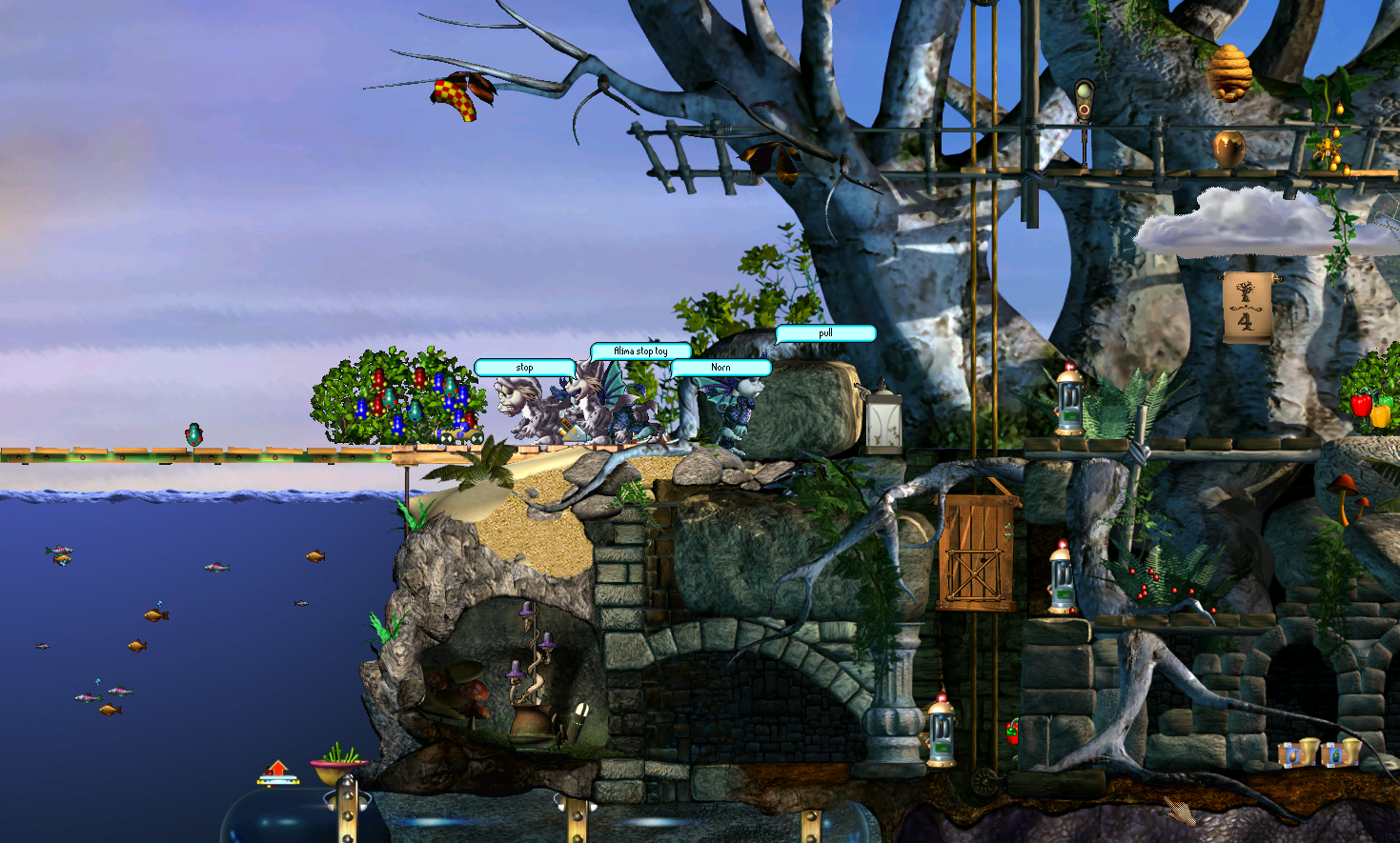Click the "pull" speech bubble
1400x843 pixels.
pos(824,333)
